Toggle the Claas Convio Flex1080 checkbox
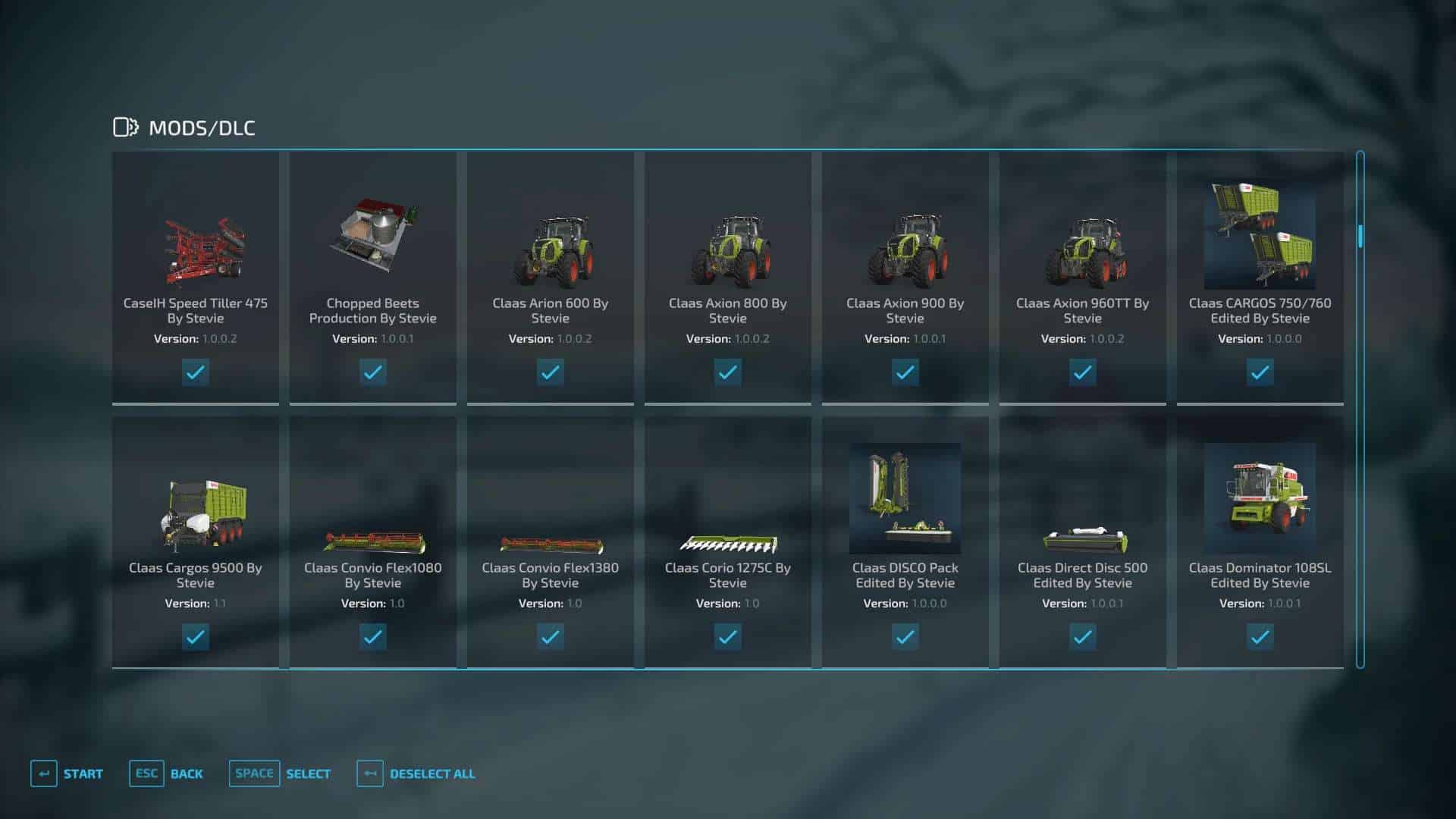 (x=373, y=637)
